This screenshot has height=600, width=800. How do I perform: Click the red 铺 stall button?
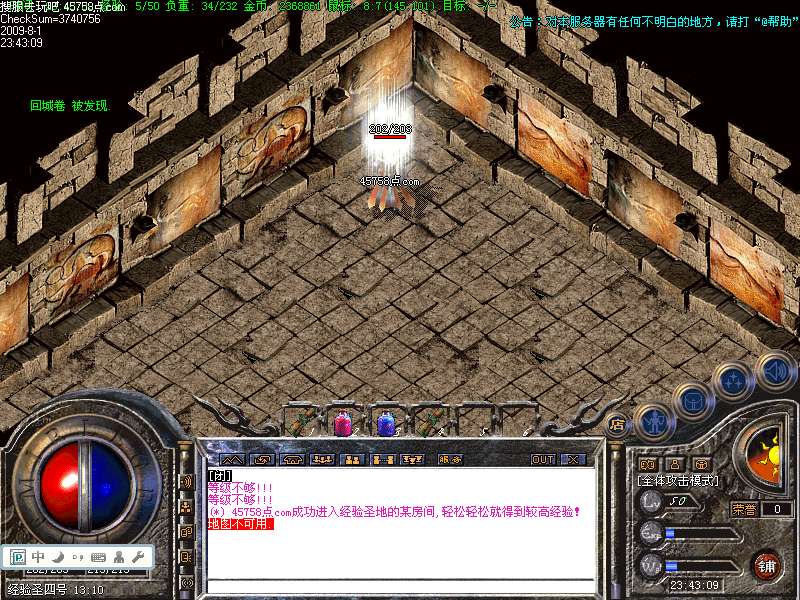[x=768, y=565]
